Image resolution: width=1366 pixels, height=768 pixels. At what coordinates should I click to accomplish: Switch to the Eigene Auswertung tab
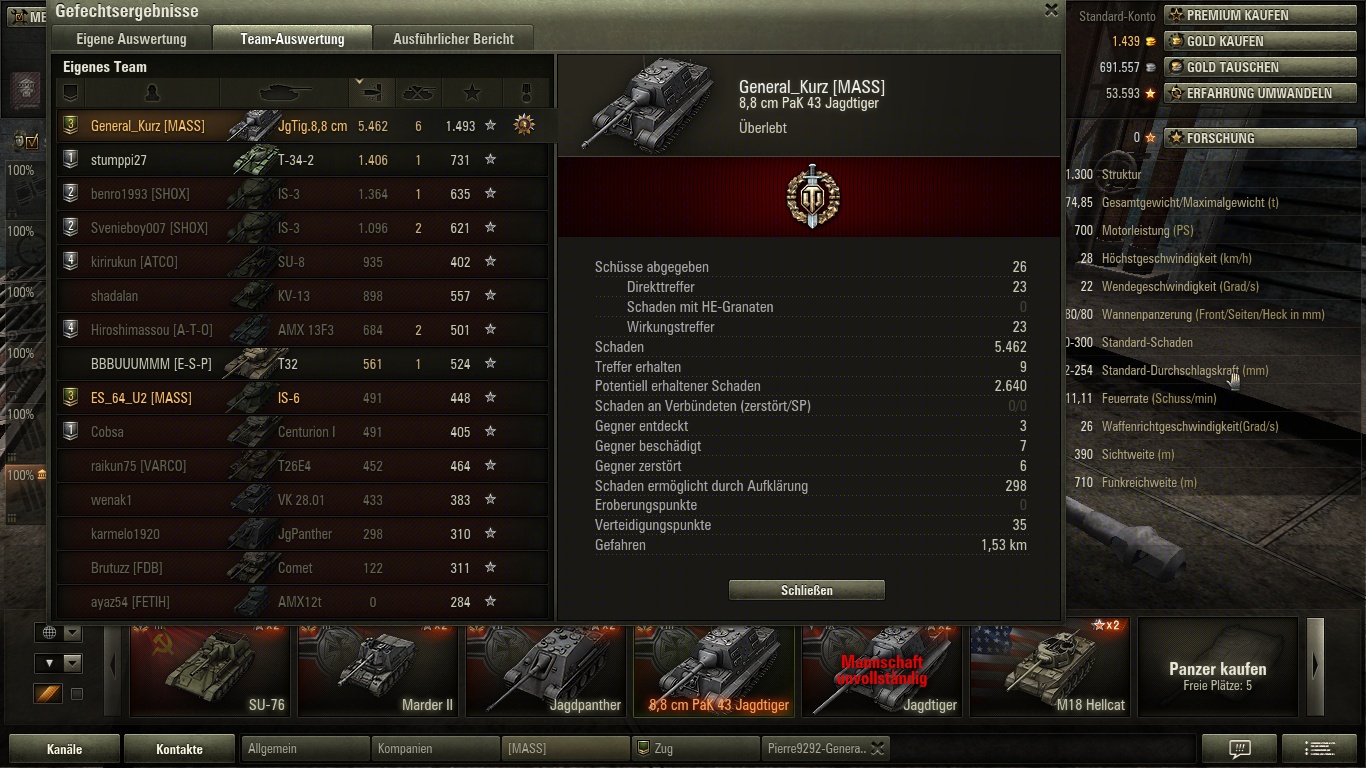131,39
